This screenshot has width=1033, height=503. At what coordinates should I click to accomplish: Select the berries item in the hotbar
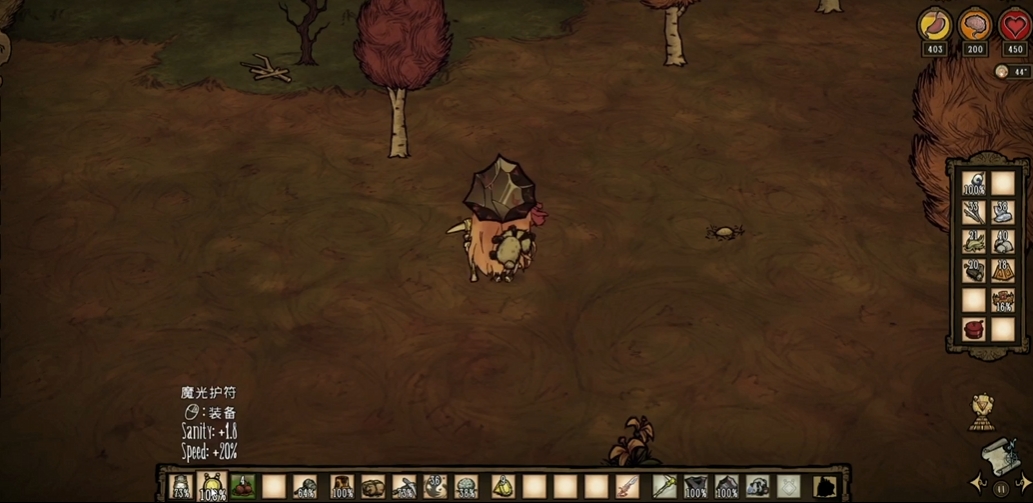pyautogui.click(x=242, y=487)
